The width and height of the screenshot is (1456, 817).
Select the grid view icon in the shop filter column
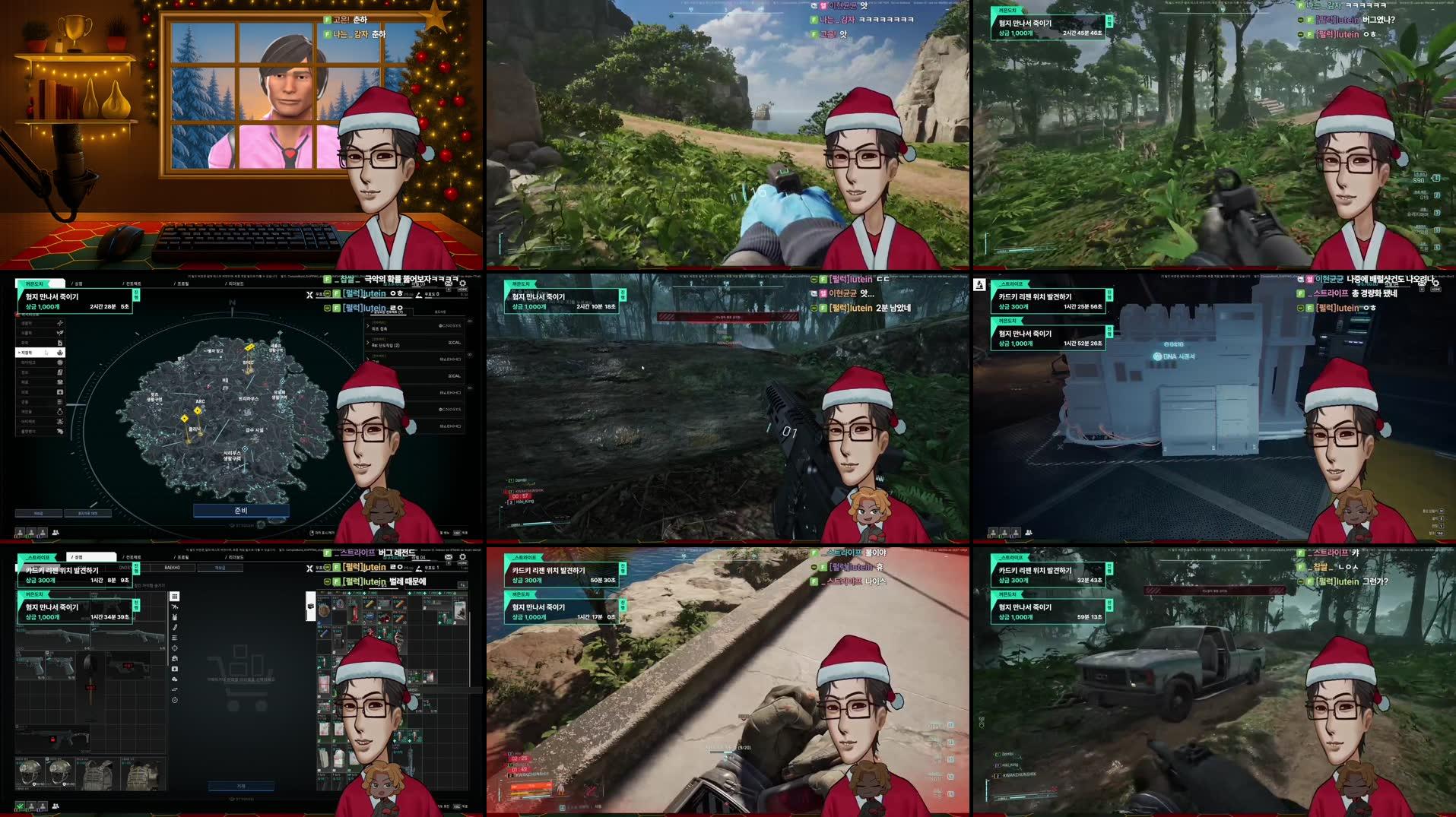point(174,597)
